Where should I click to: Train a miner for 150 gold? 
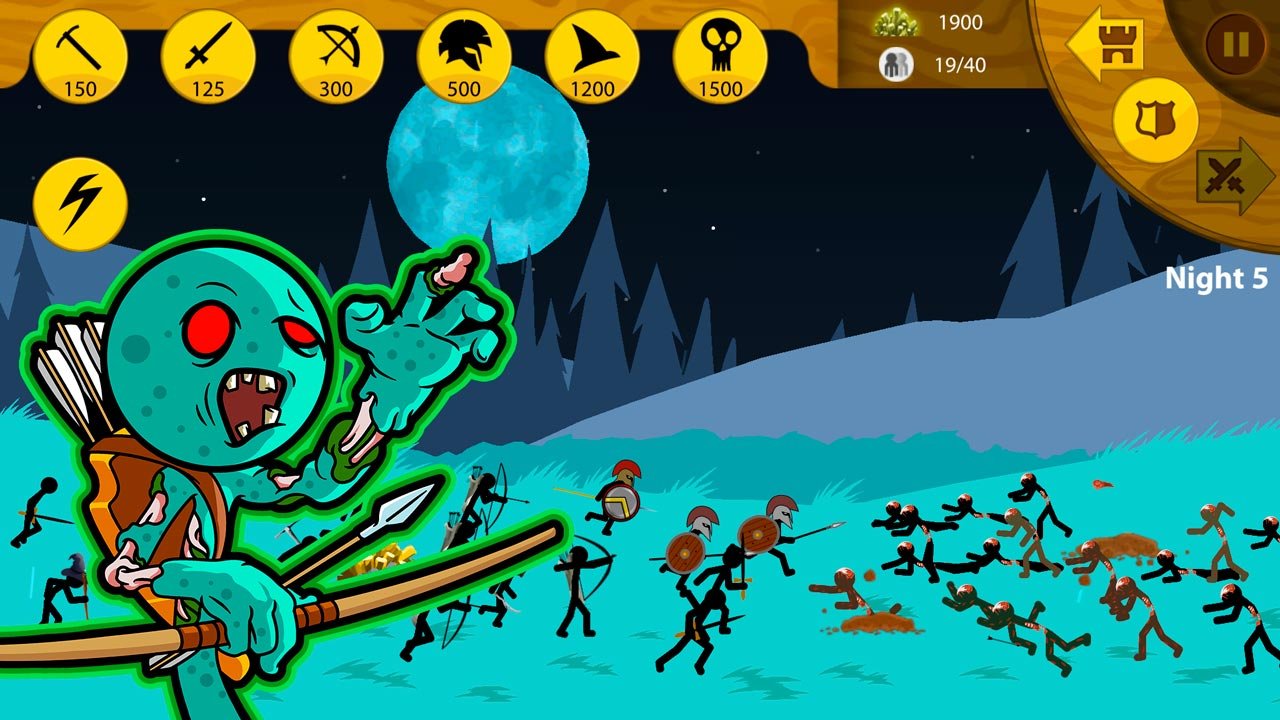pyautogui.click(x=80, y=57)
